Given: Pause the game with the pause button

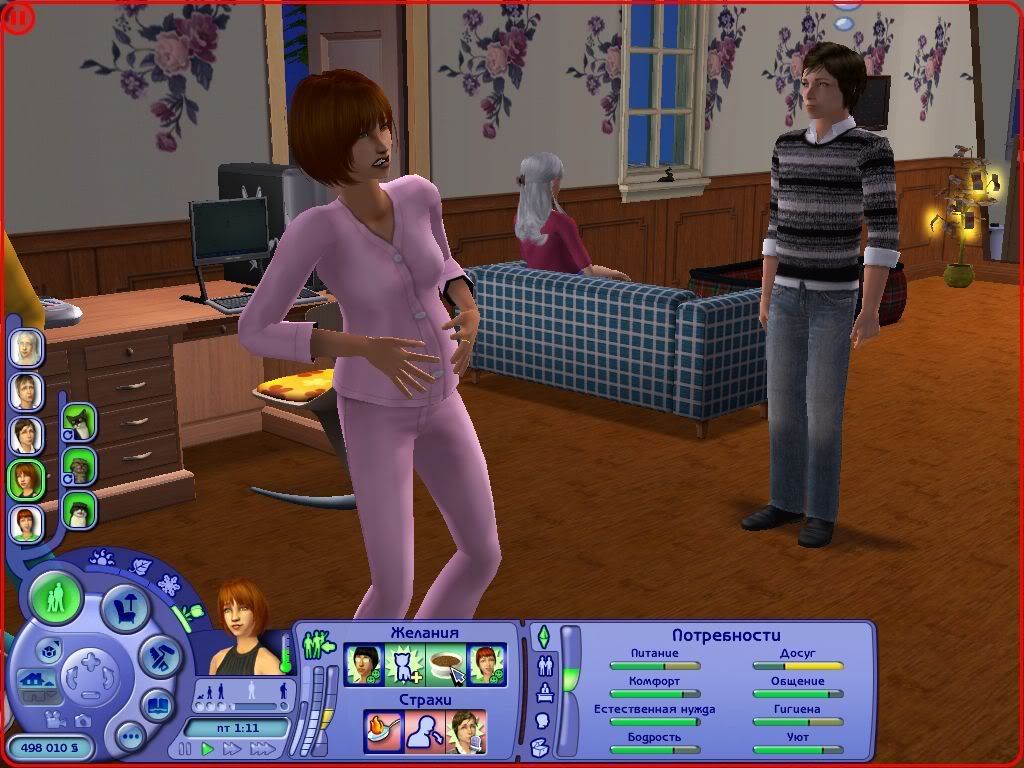Looking at the screenshot, I should tap(185, 748).
